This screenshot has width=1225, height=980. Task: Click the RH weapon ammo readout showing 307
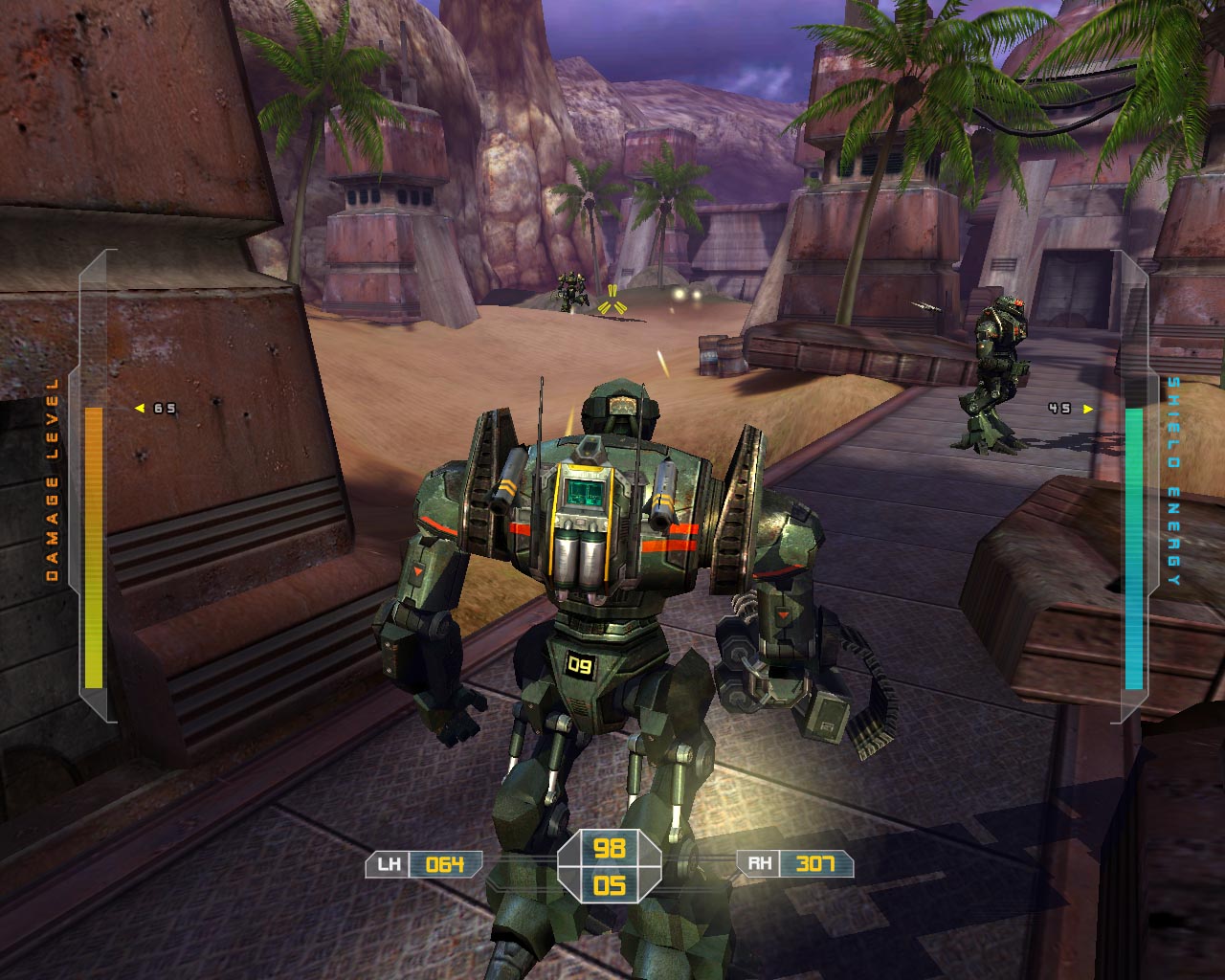813,862
